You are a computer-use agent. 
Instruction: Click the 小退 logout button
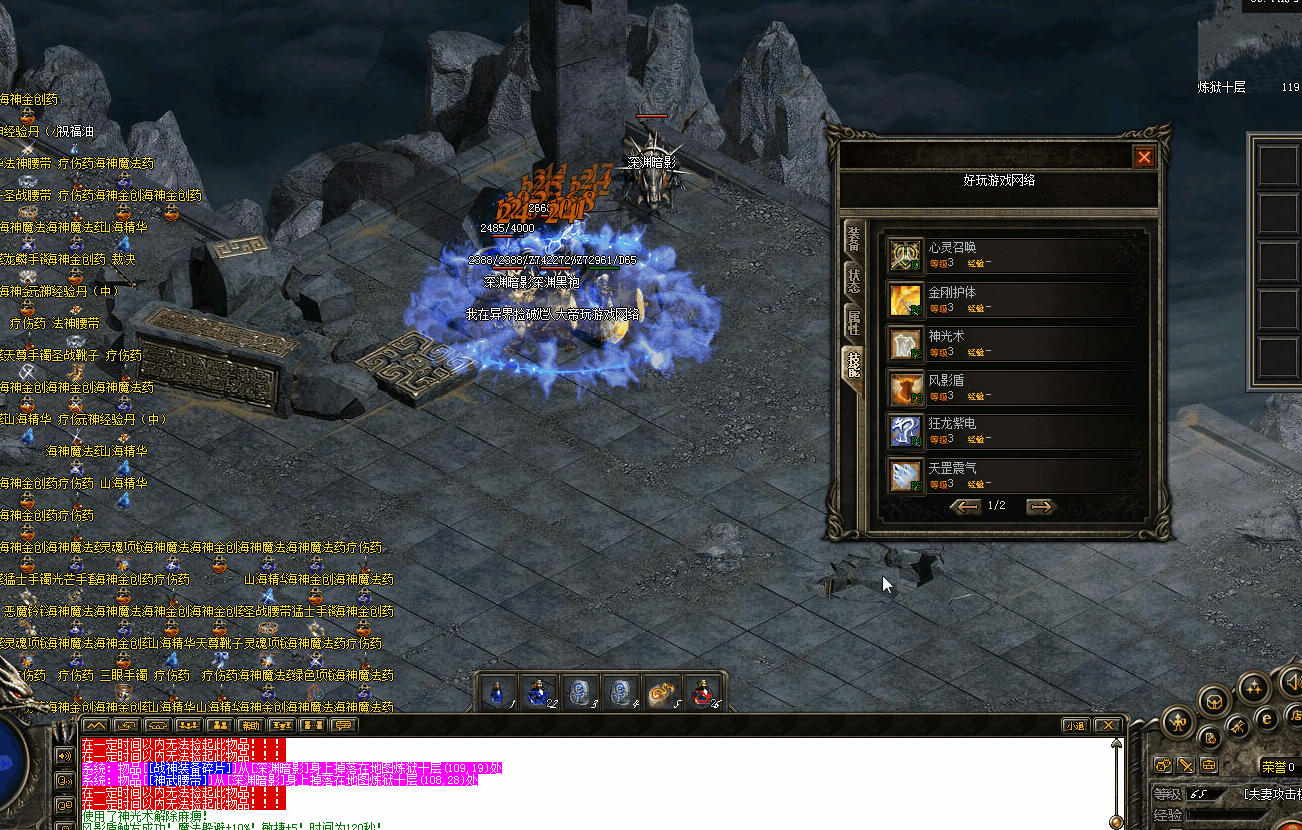click(x=1074, y=725)
